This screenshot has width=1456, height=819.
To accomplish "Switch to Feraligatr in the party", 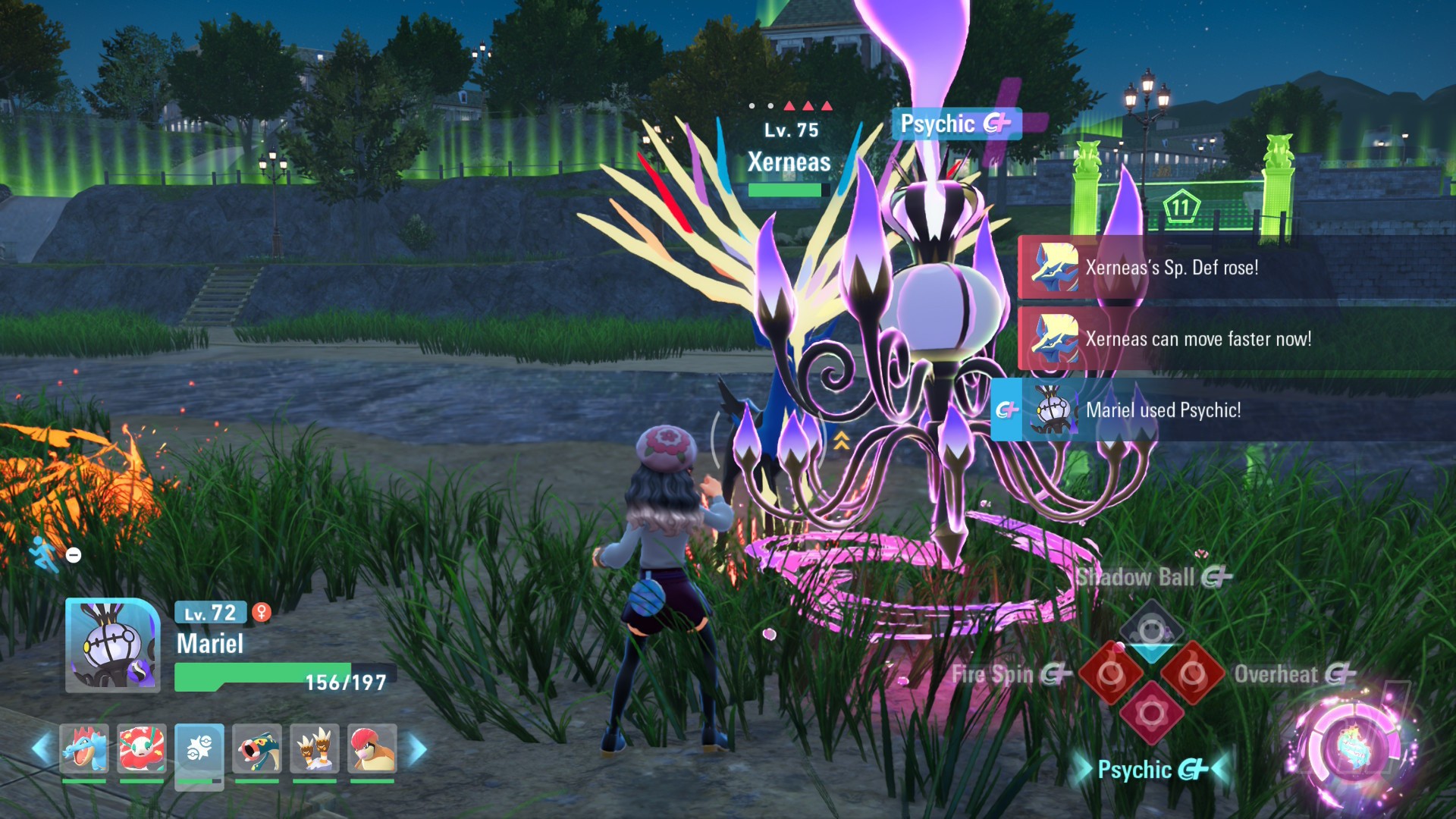I will 84,748.
